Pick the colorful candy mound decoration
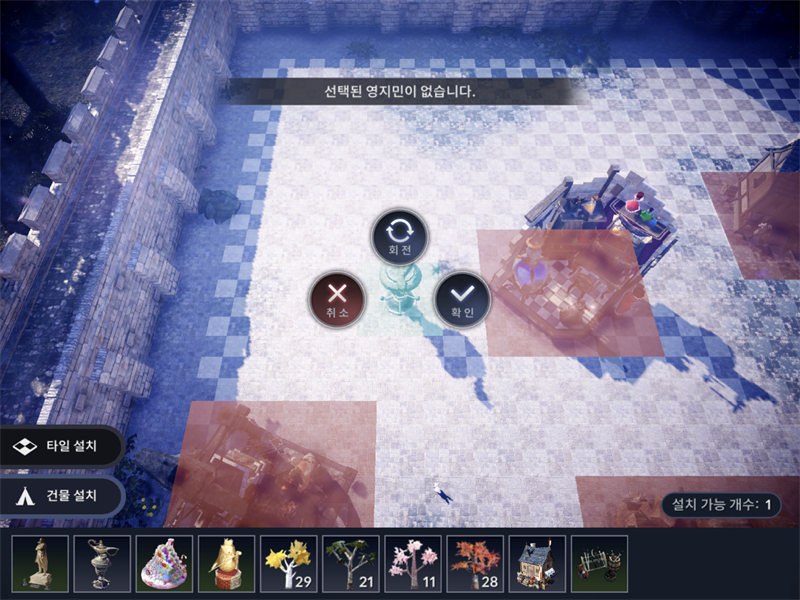 coord(165,563)
